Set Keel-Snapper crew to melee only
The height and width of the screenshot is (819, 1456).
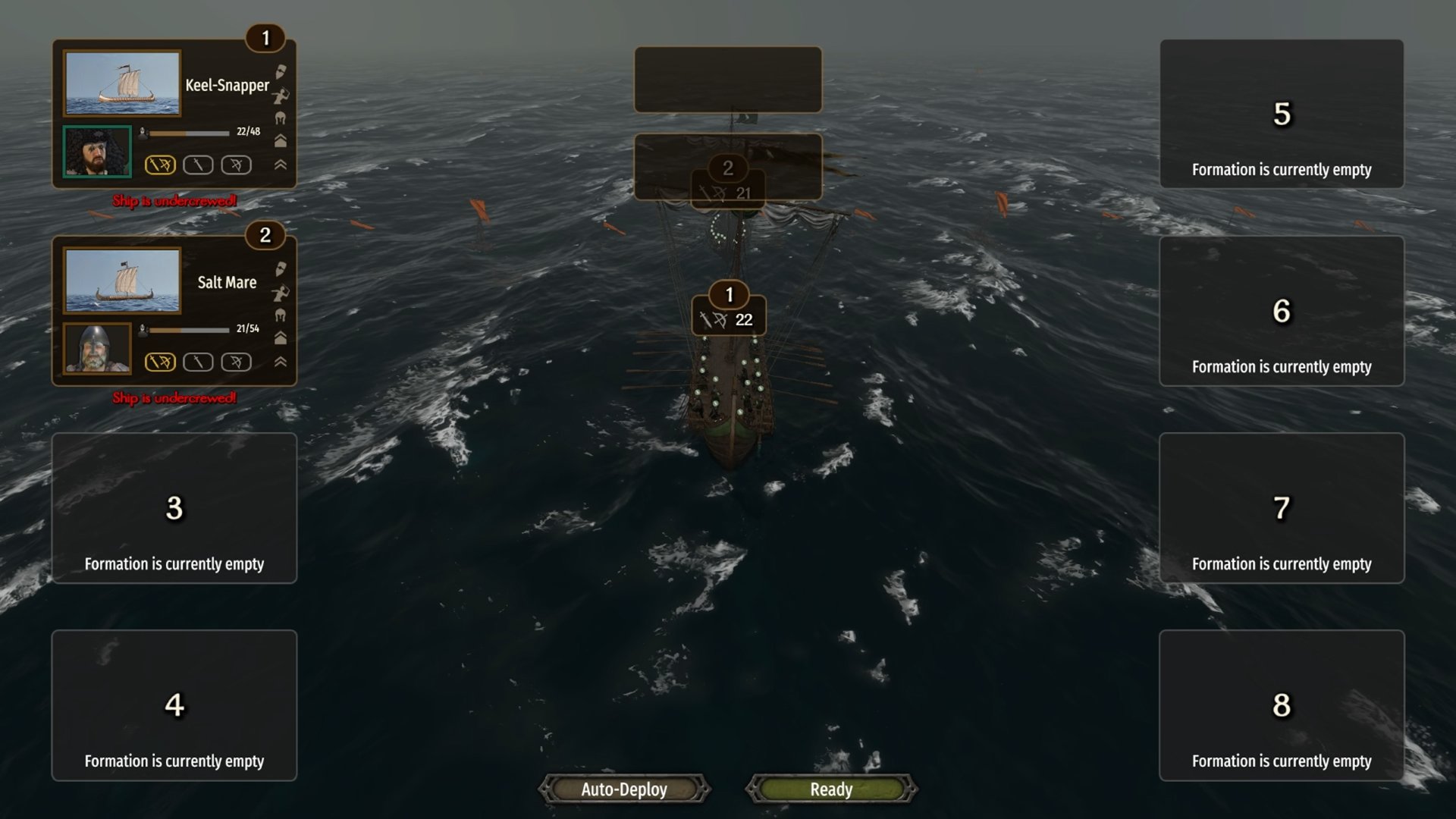click(x=198, y=165)
